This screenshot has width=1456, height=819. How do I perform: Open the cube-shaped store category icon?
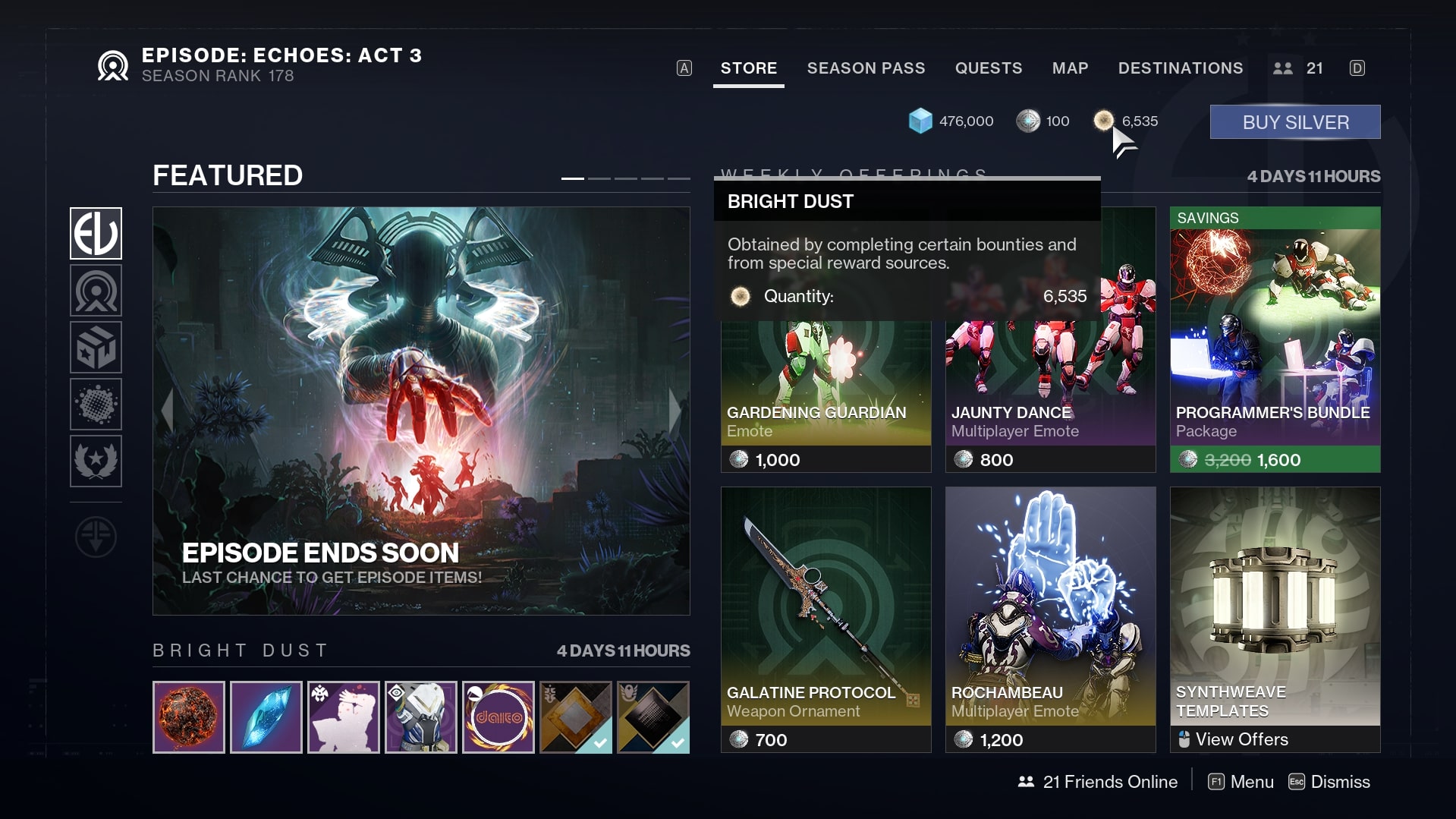coord(96,348)
